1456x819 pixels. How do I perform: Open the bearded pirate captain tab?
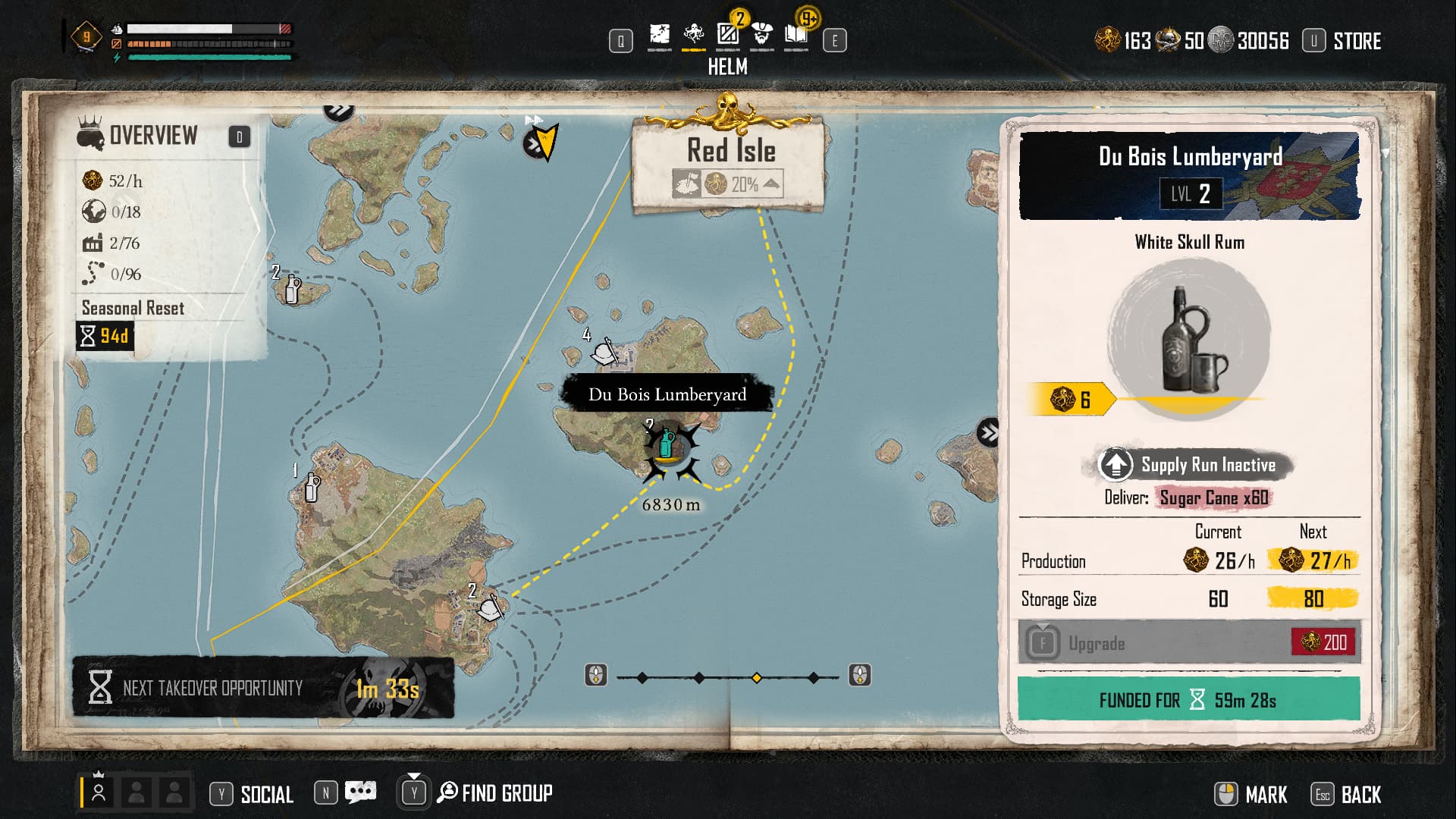tap(762, 35)
